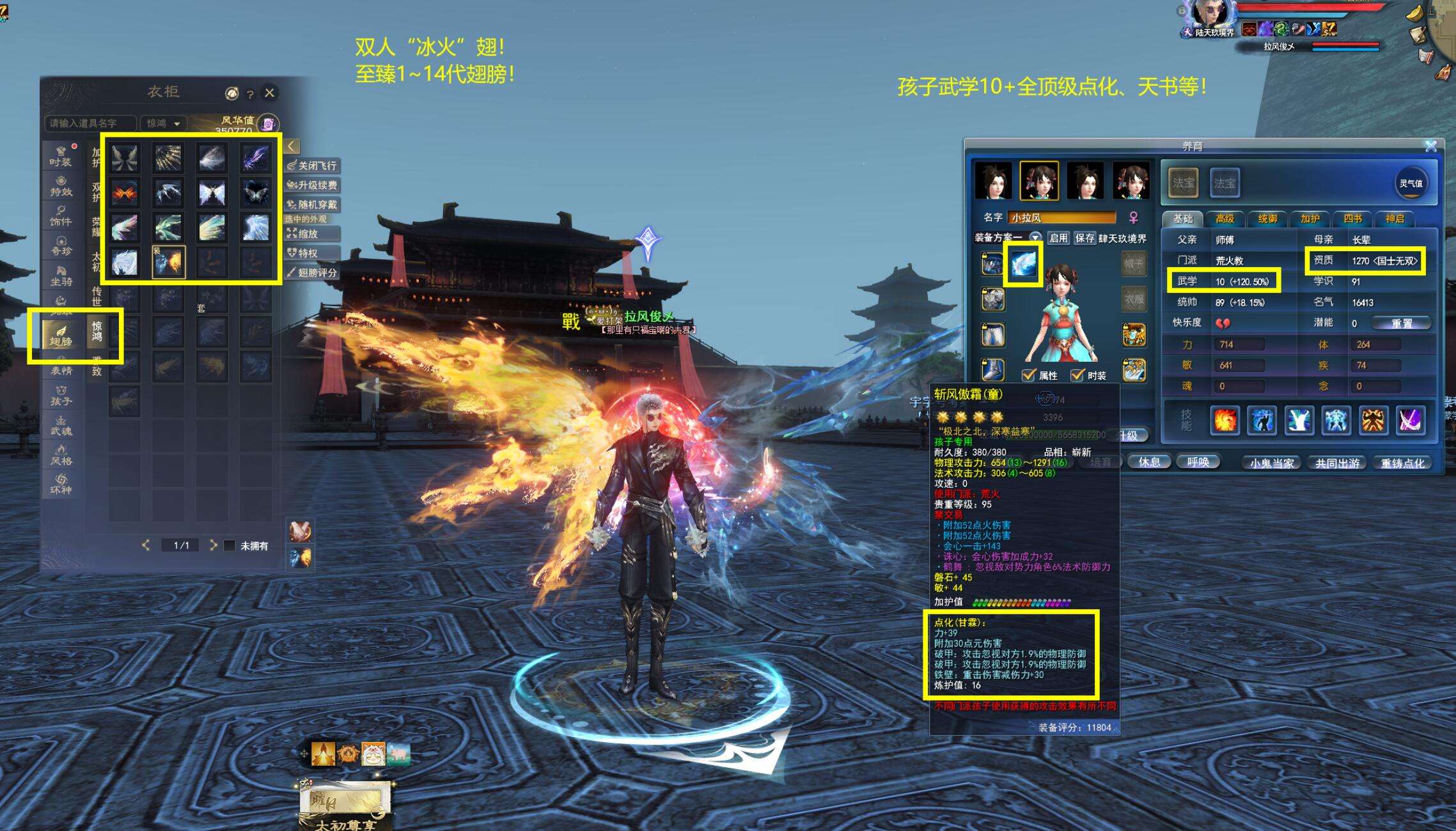This screenshot has height=831, width=1456.
Task: Toggle the 未拥有 checkbox
Action: point(230,545)
